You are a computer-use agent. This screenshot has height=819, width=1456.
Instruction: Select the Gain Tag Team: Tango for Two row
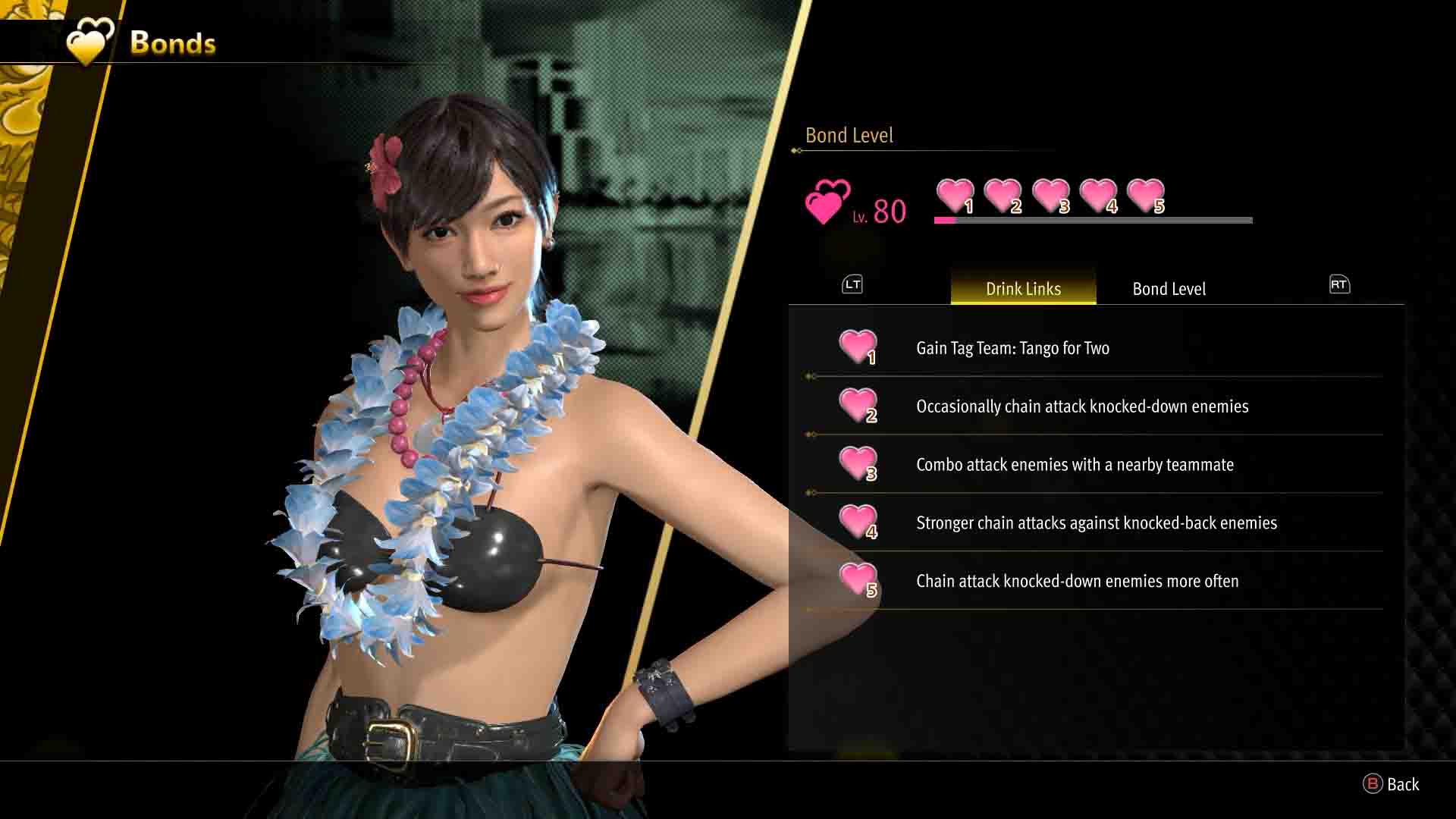point(1012,348)
